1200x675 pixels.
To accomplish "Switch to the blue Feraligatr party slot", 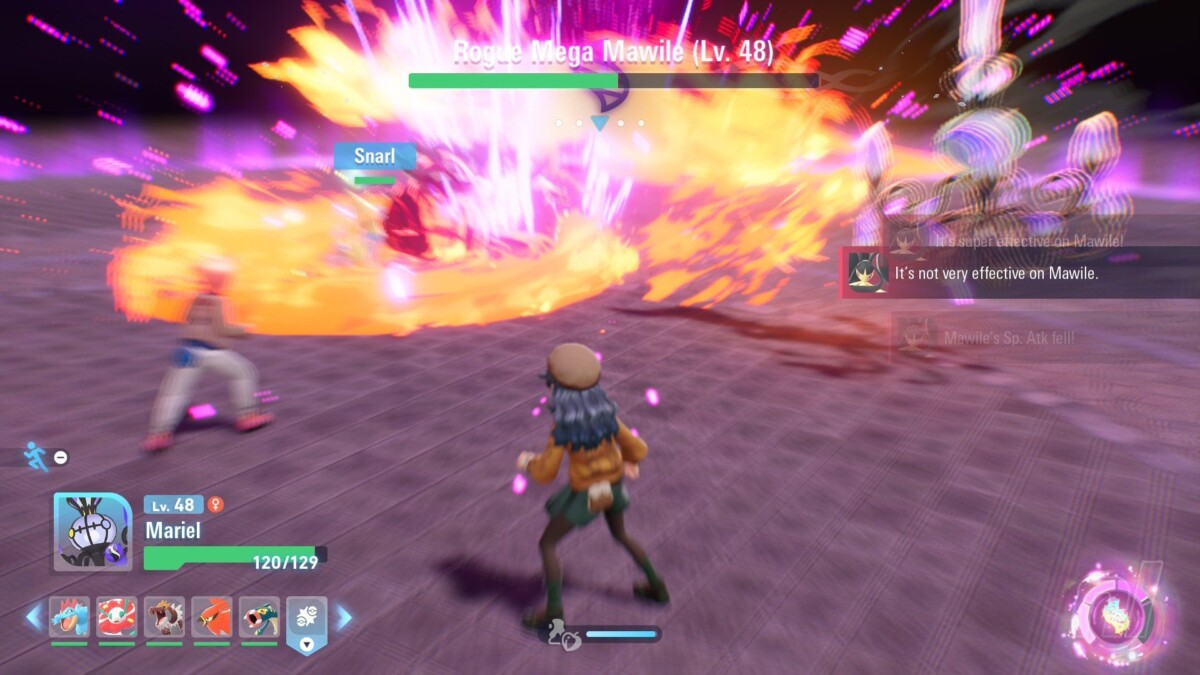I will (x=70, y=617).
